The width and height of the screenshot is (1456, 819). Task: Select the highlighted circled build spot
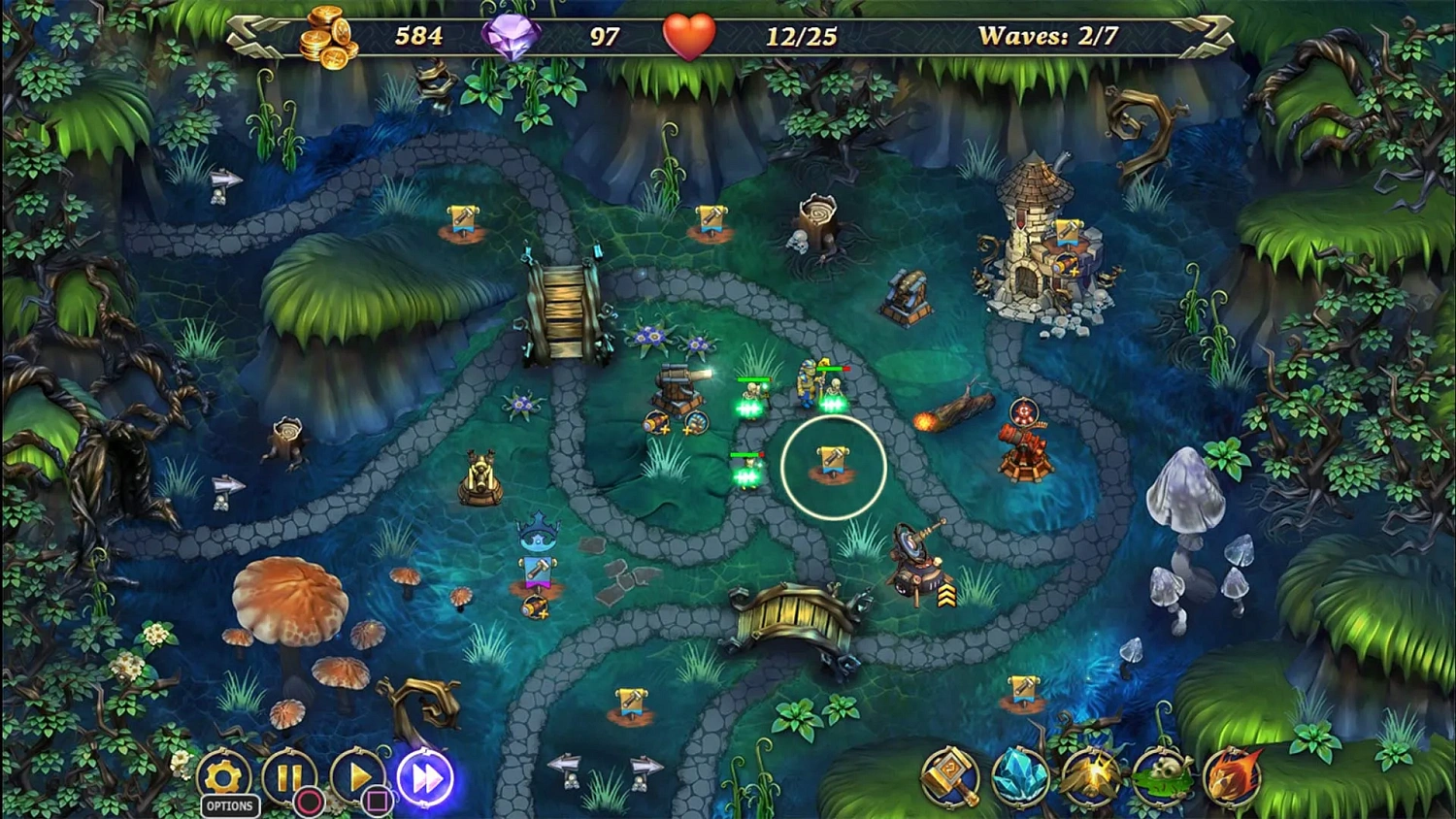point(833,466)
